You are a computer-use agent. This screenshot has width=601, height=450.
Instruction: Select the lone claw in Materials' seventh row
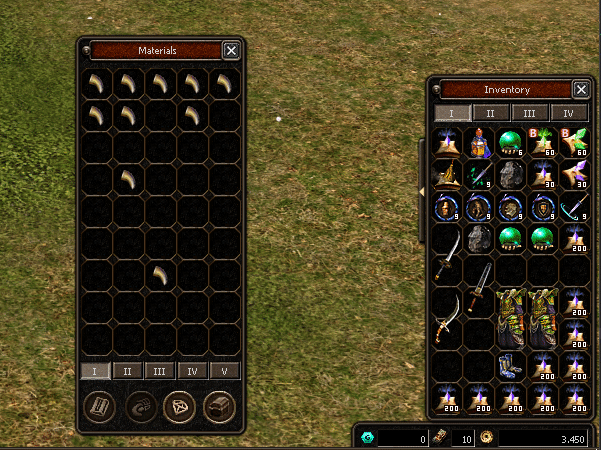click(x=161, y=274)
